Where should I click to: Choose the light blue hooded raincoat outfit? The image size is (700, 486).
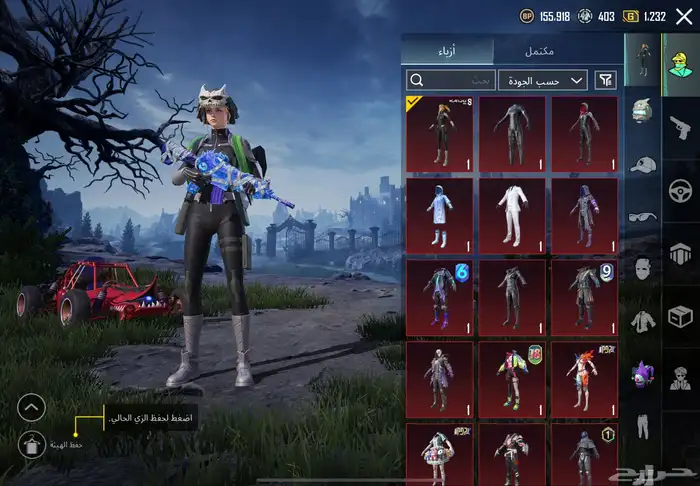click(439, 215)
